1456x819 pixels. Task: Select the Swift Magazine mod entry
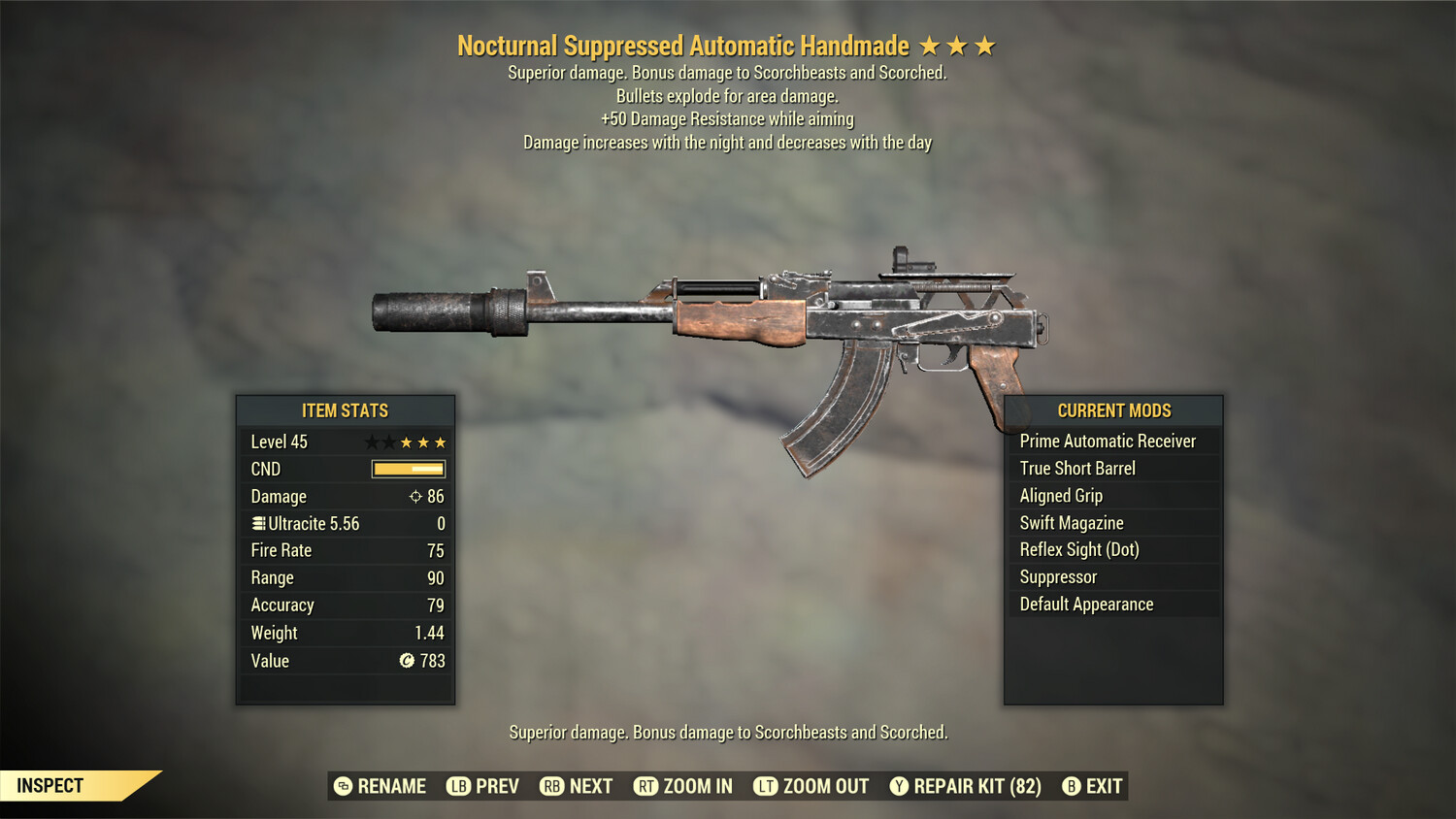1071,522
